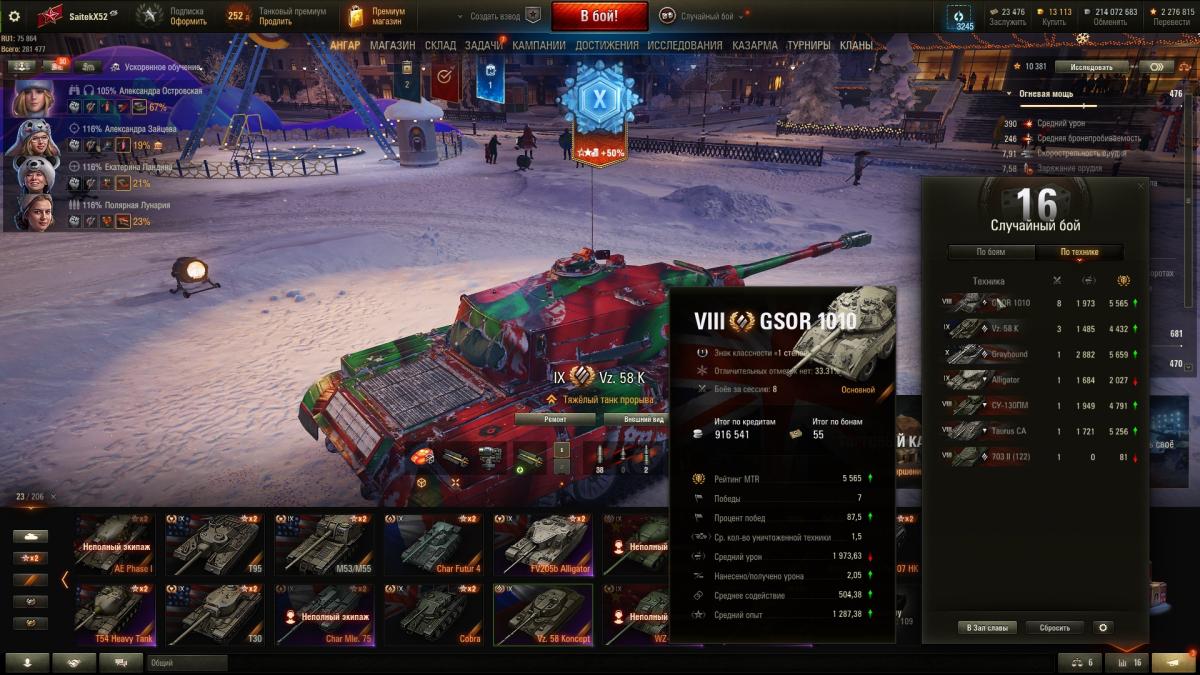Go to the Казарма section
The height and width of the screenshot is (675, 1200).
[754, 45]
